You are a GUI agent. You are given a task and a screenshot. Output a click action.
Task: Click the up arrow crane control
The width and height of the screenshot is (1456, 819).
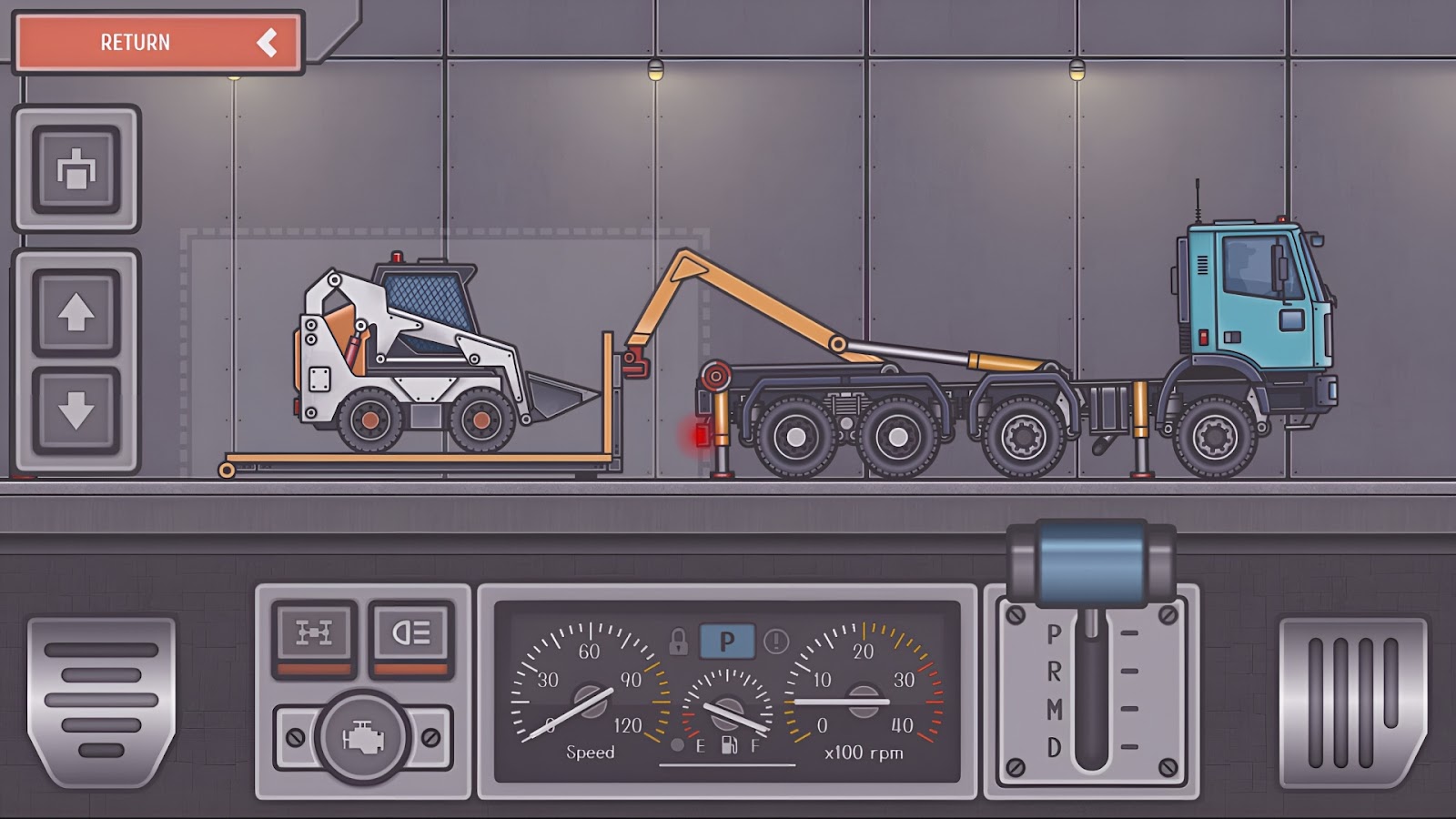tap(77, 314)
